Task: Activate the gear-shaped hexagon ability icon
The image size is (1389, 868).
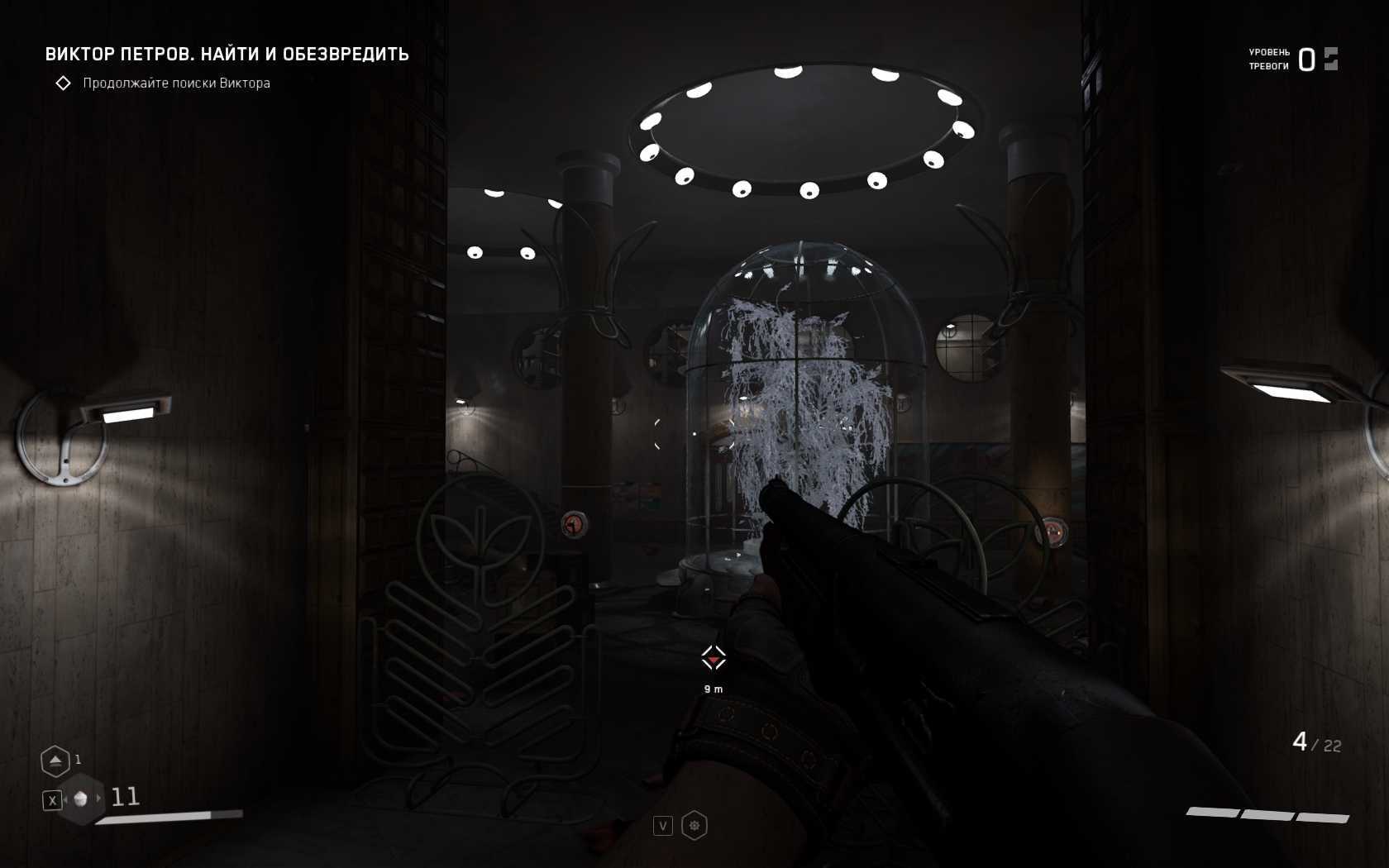Action: click(694, 825)
